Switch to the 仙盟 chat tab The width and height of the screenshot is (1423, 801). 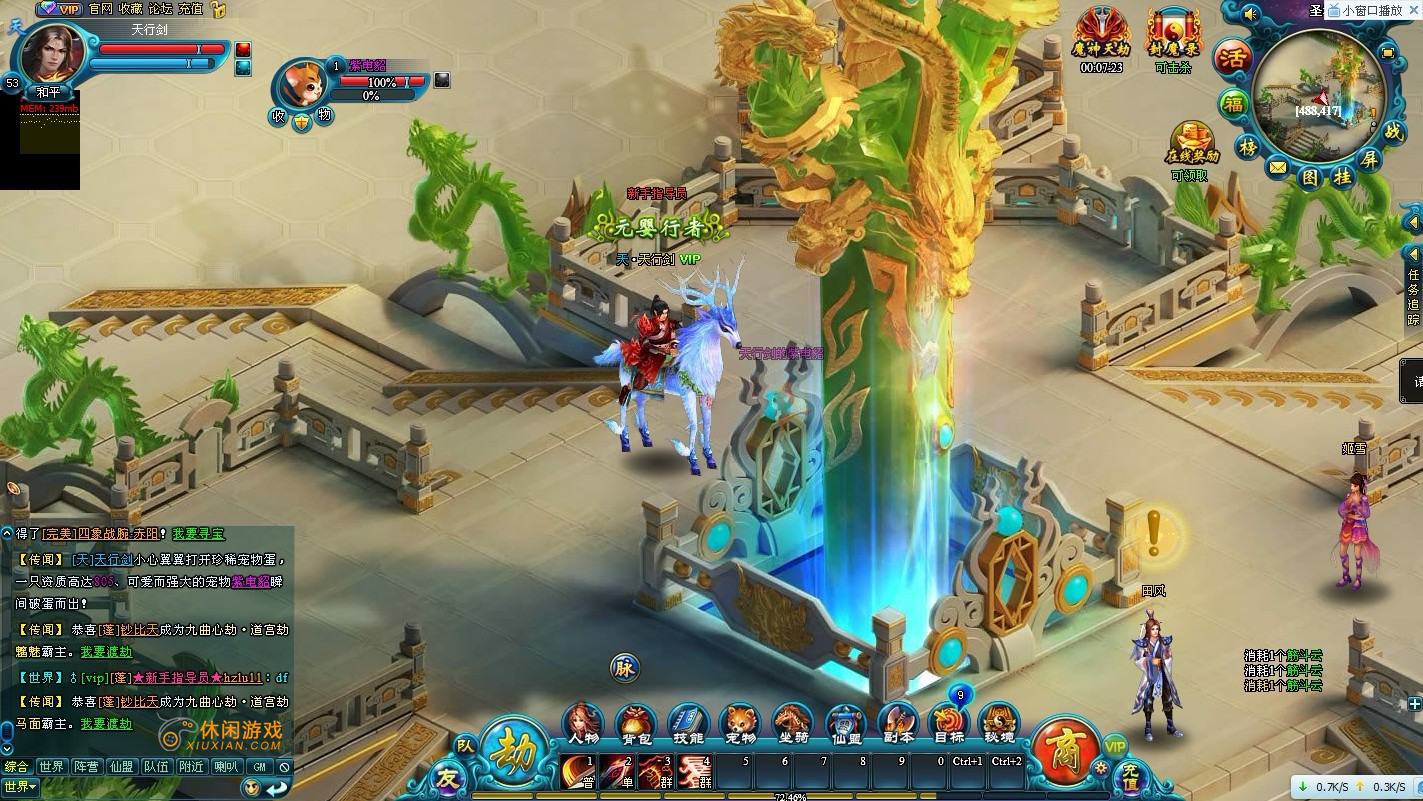121,767
